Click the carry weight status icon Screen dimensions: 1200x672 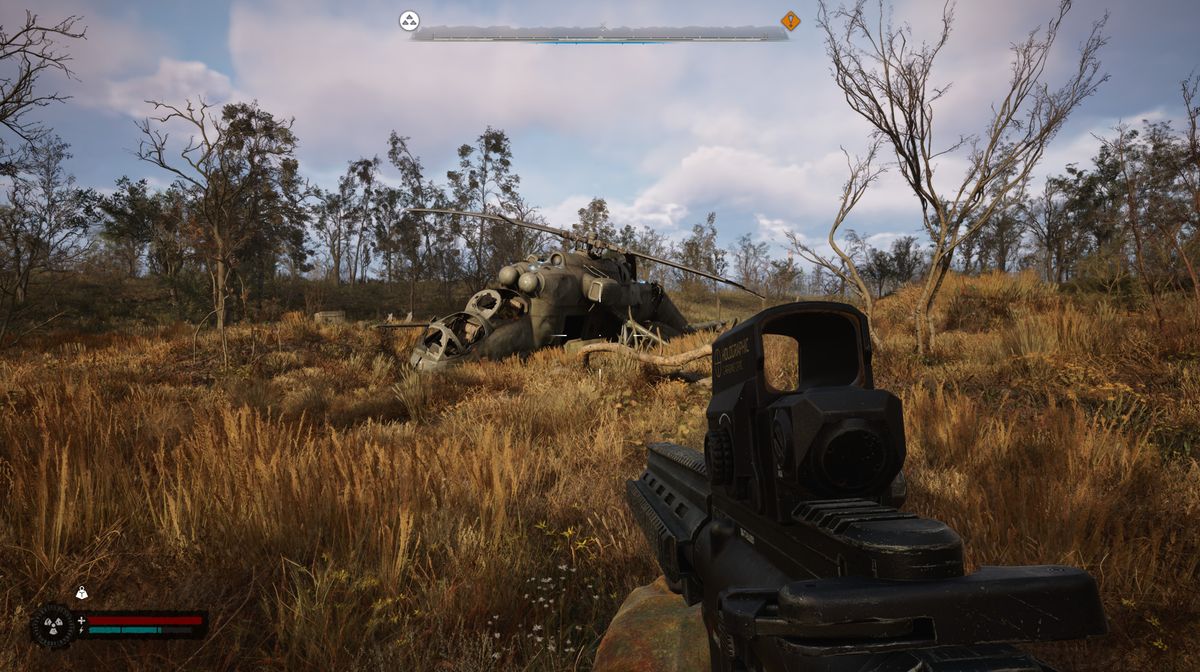pyautogui.click(x=82, y=593)
